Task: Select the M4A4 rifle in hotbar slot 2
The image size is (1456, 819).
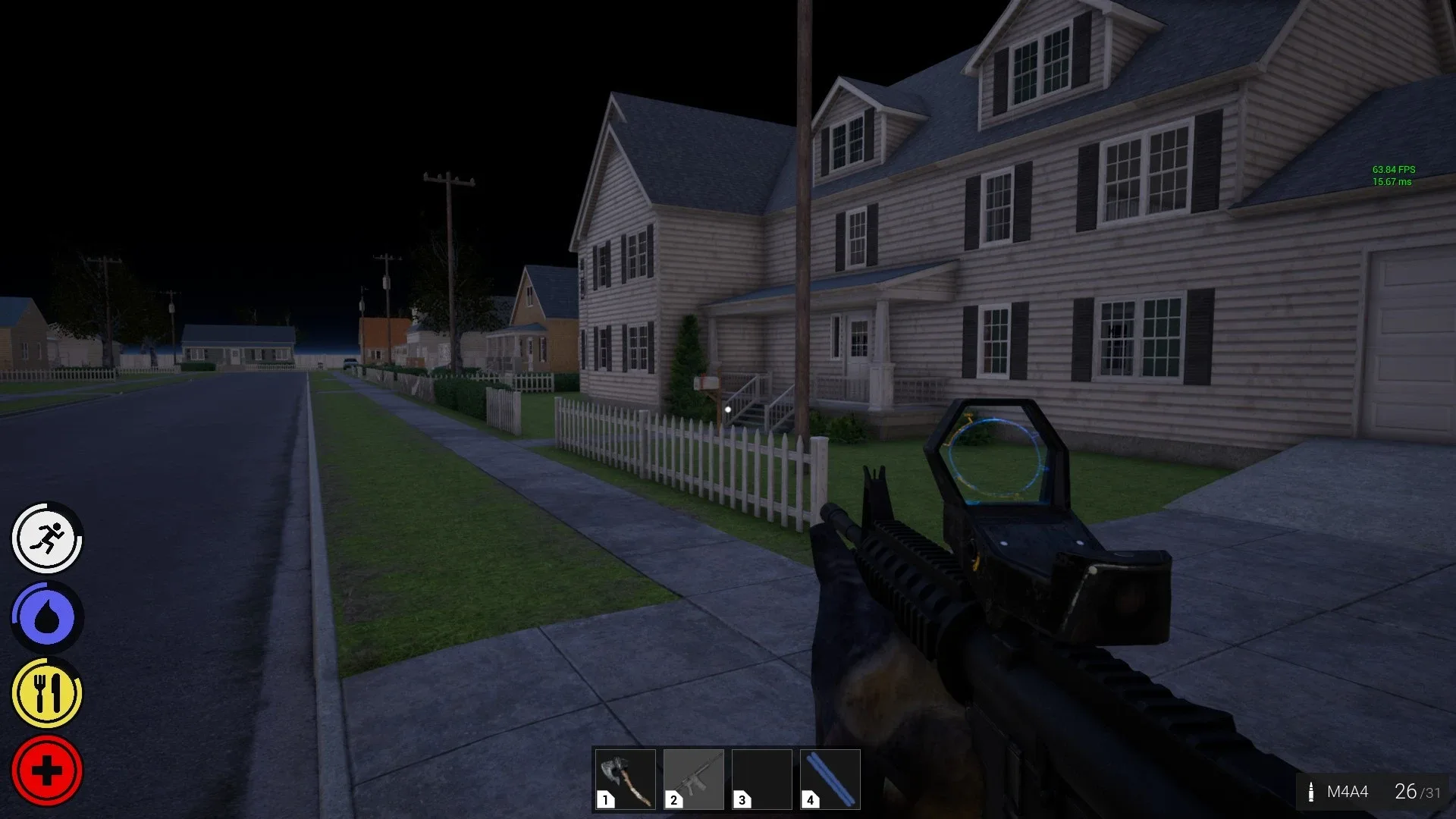Action: point(693,777)
